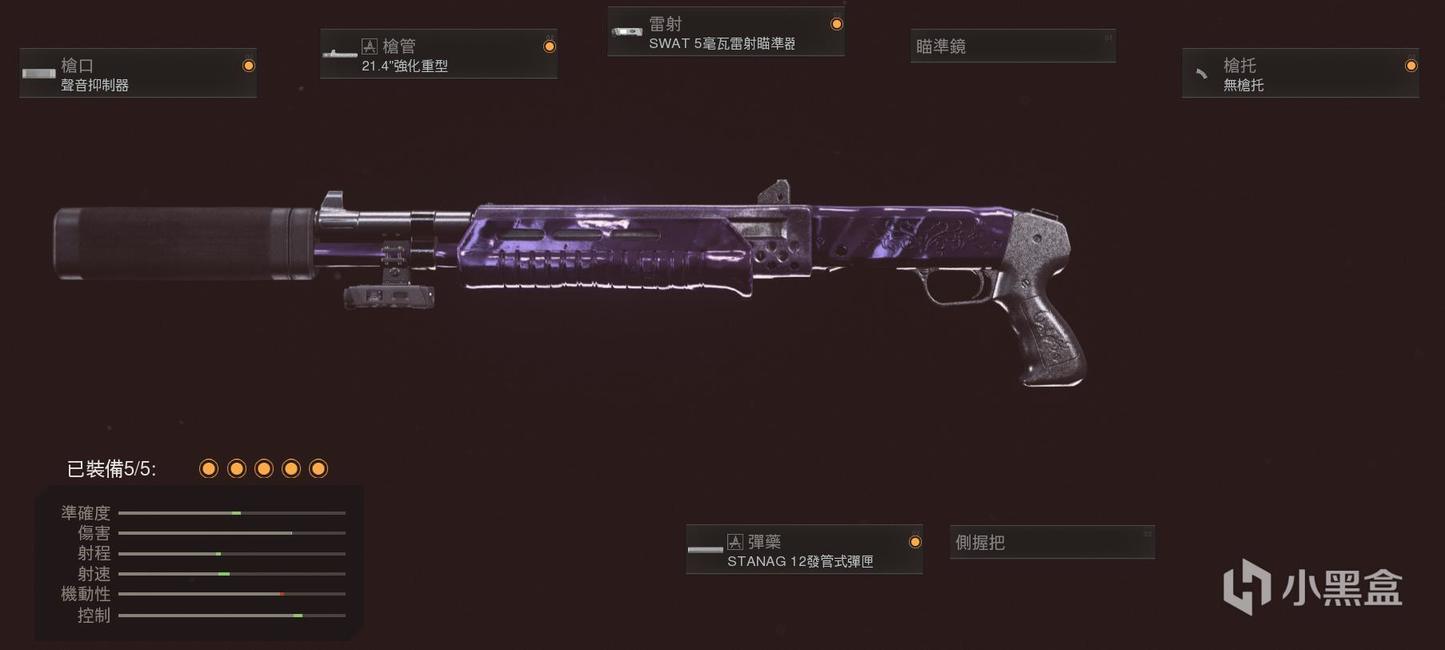Open the empty 瞄準鏡 optic slot

pos(1012,46)
